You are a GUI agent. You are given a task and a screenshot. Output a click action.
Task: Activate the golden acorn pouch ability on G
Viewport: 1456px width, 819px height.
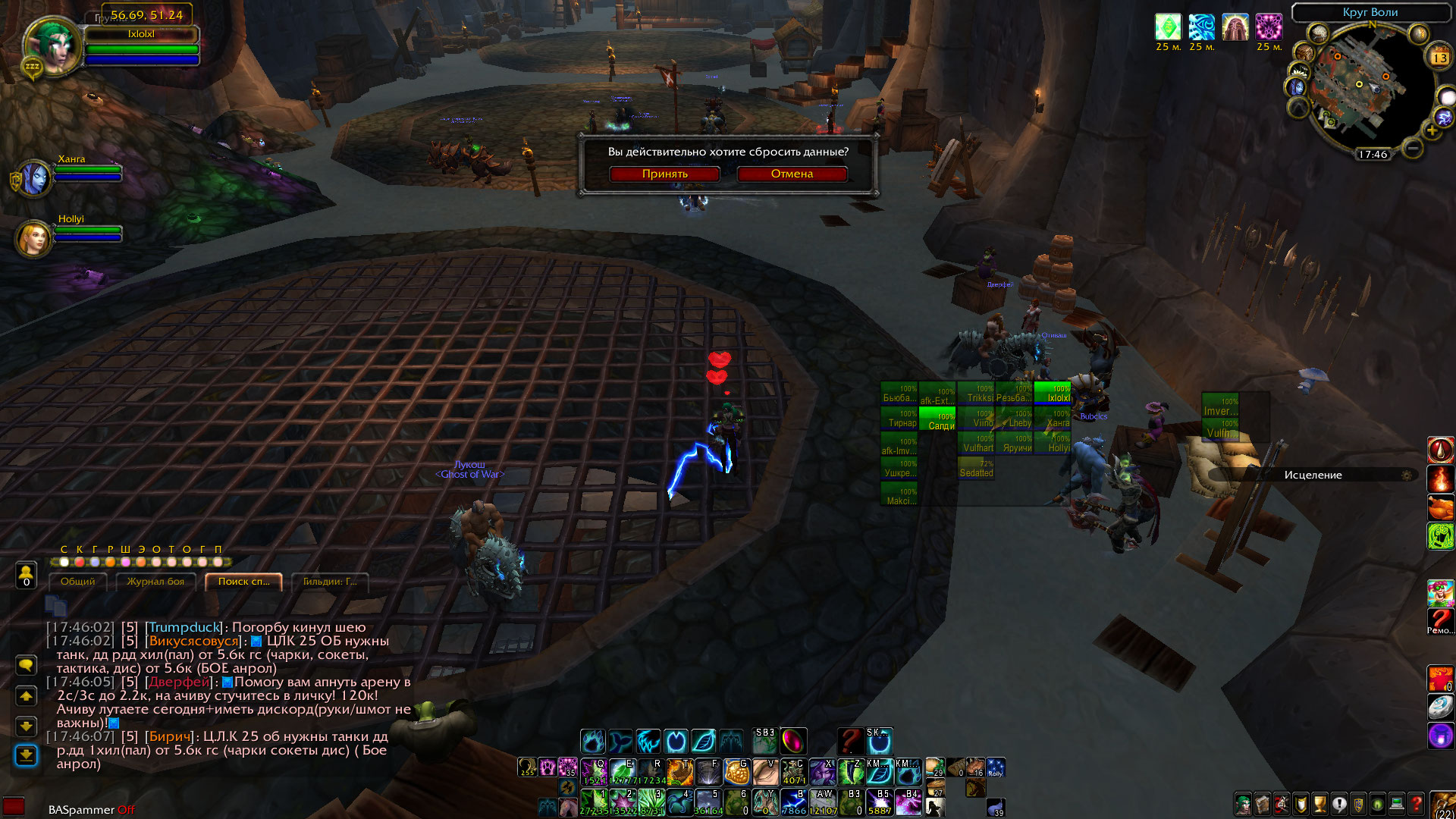pyautogui.click(x=736, y=772)
